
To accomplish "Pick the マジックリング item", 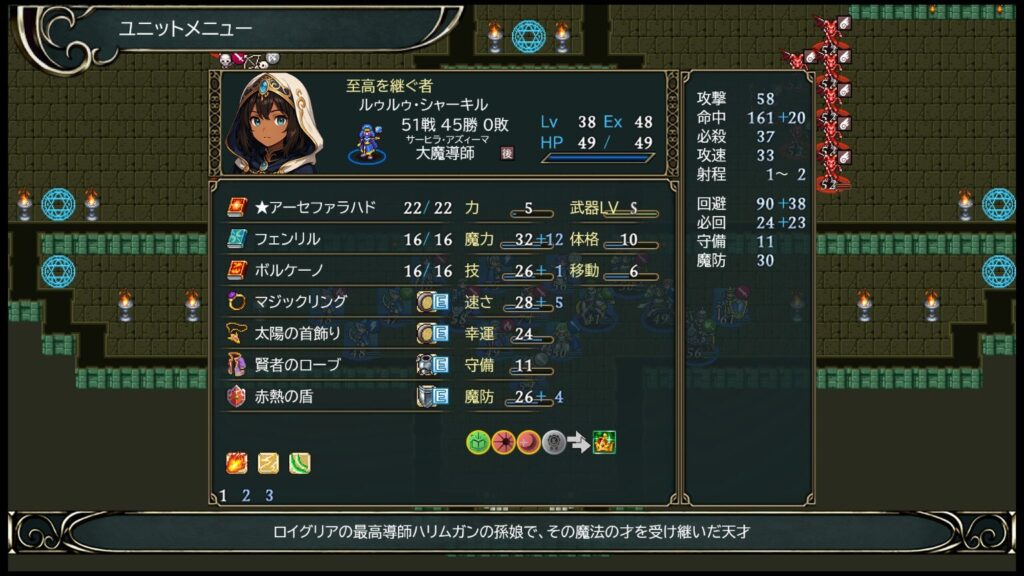I will [x=300, y=302].
